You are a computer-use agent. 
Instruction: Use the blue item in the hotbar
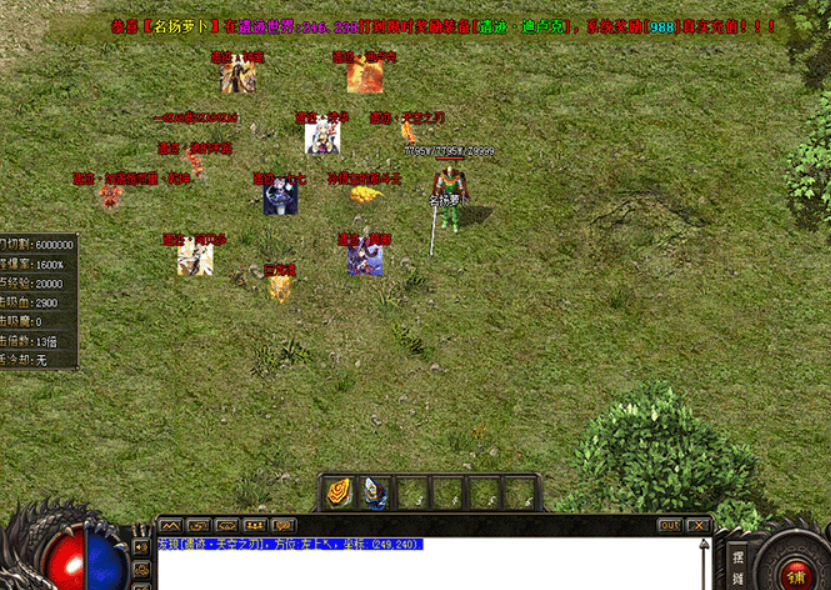tap(375, 493)
